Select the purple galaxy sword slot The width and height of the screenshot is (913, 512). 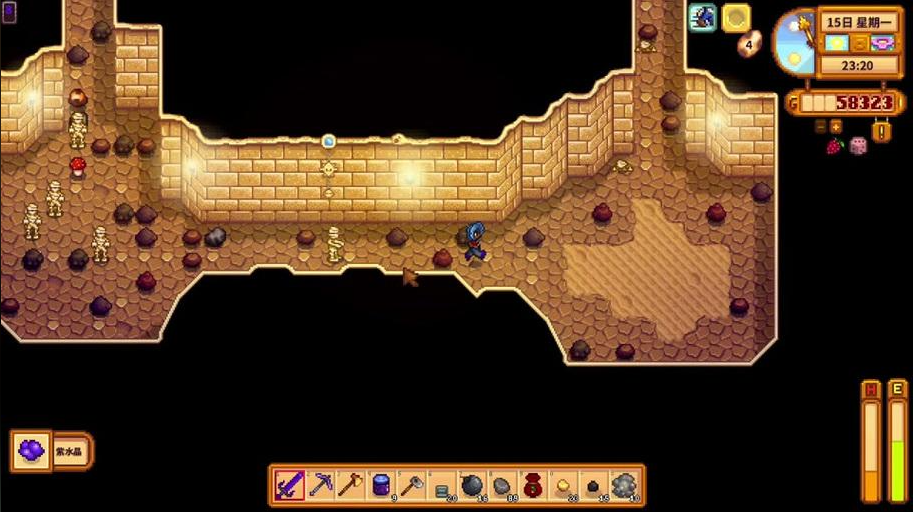point(290,486)
